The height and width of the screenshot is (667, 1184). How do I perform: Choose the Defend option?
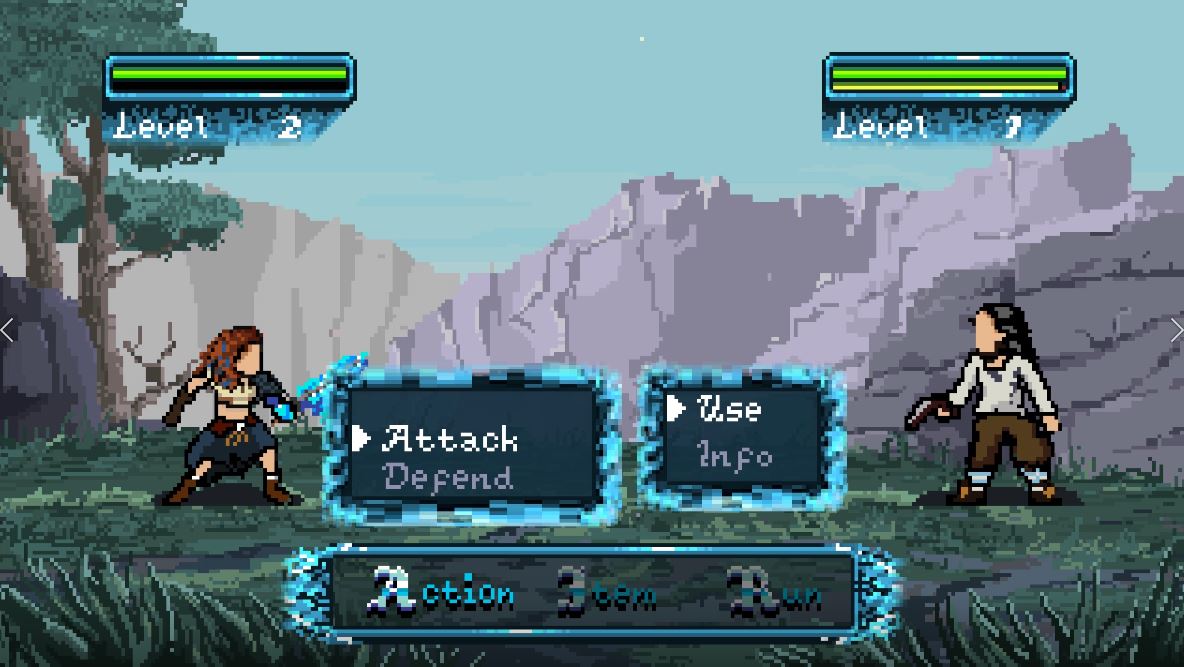tap(448, 477)
